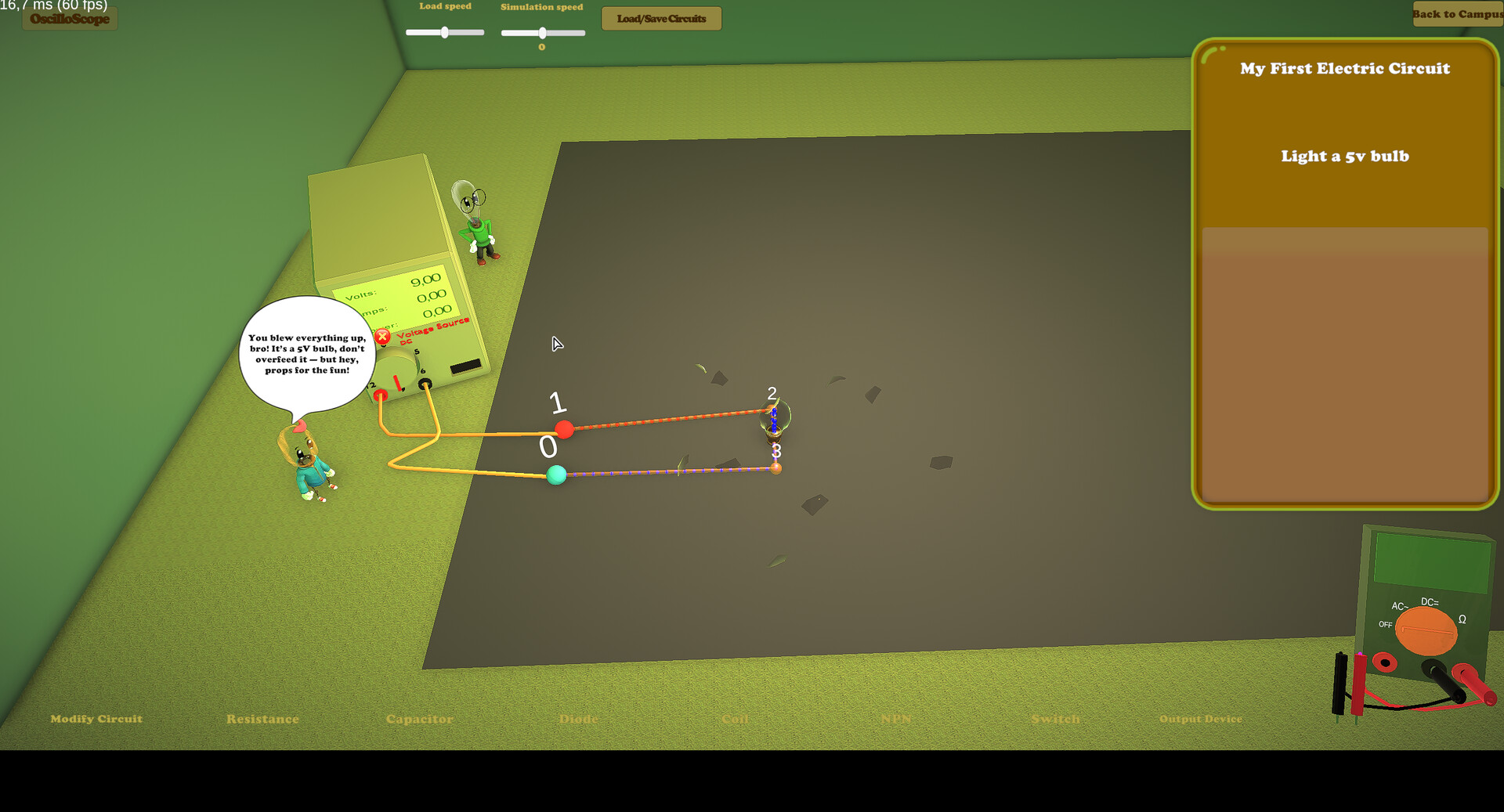Click the orange node labeled 3
This screenshot has width=1504, height=812.
[776, 467]
